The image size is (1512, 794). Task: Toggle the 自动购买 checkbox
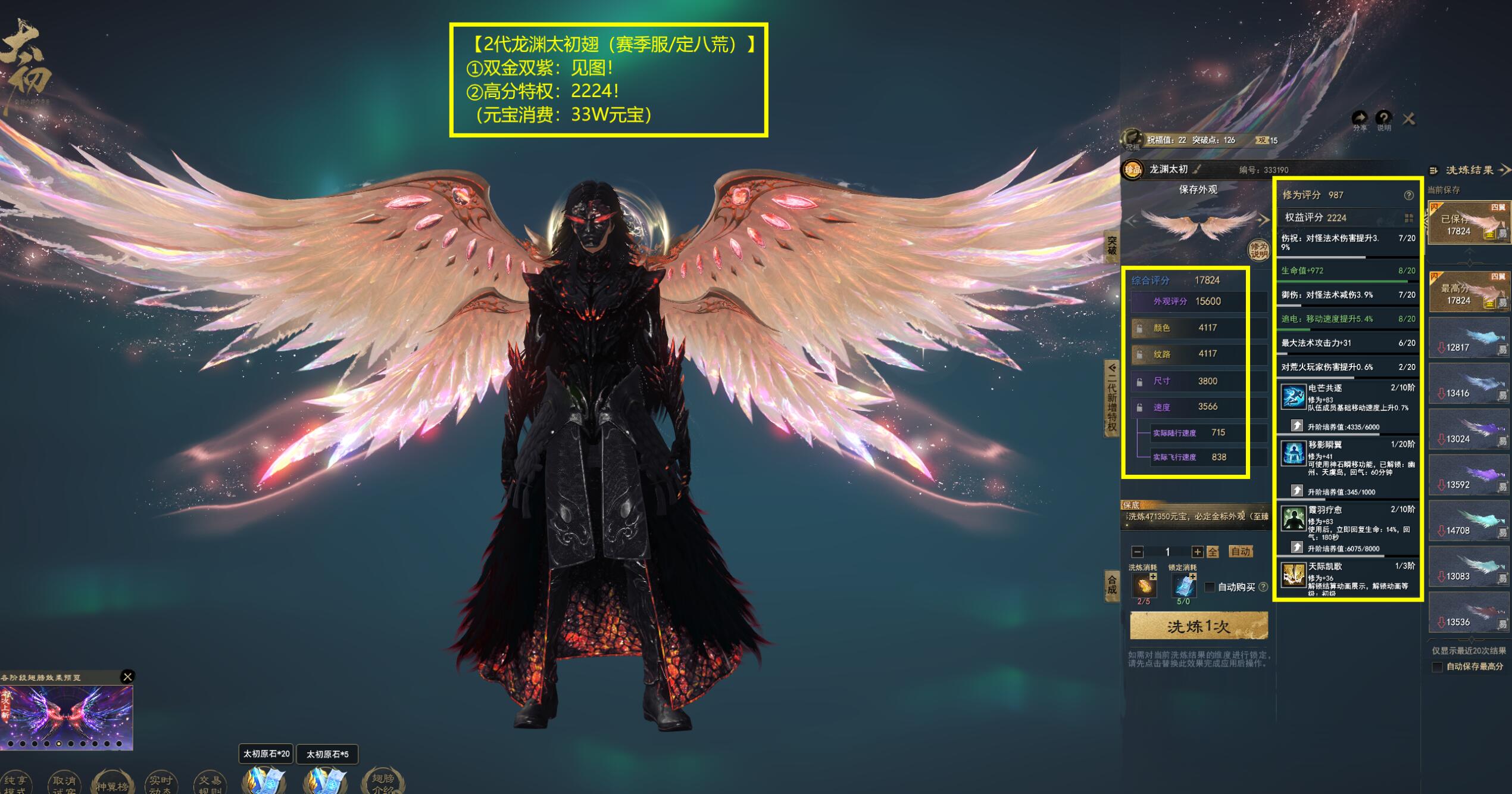pyautogui.click(x=1210, y=587)
